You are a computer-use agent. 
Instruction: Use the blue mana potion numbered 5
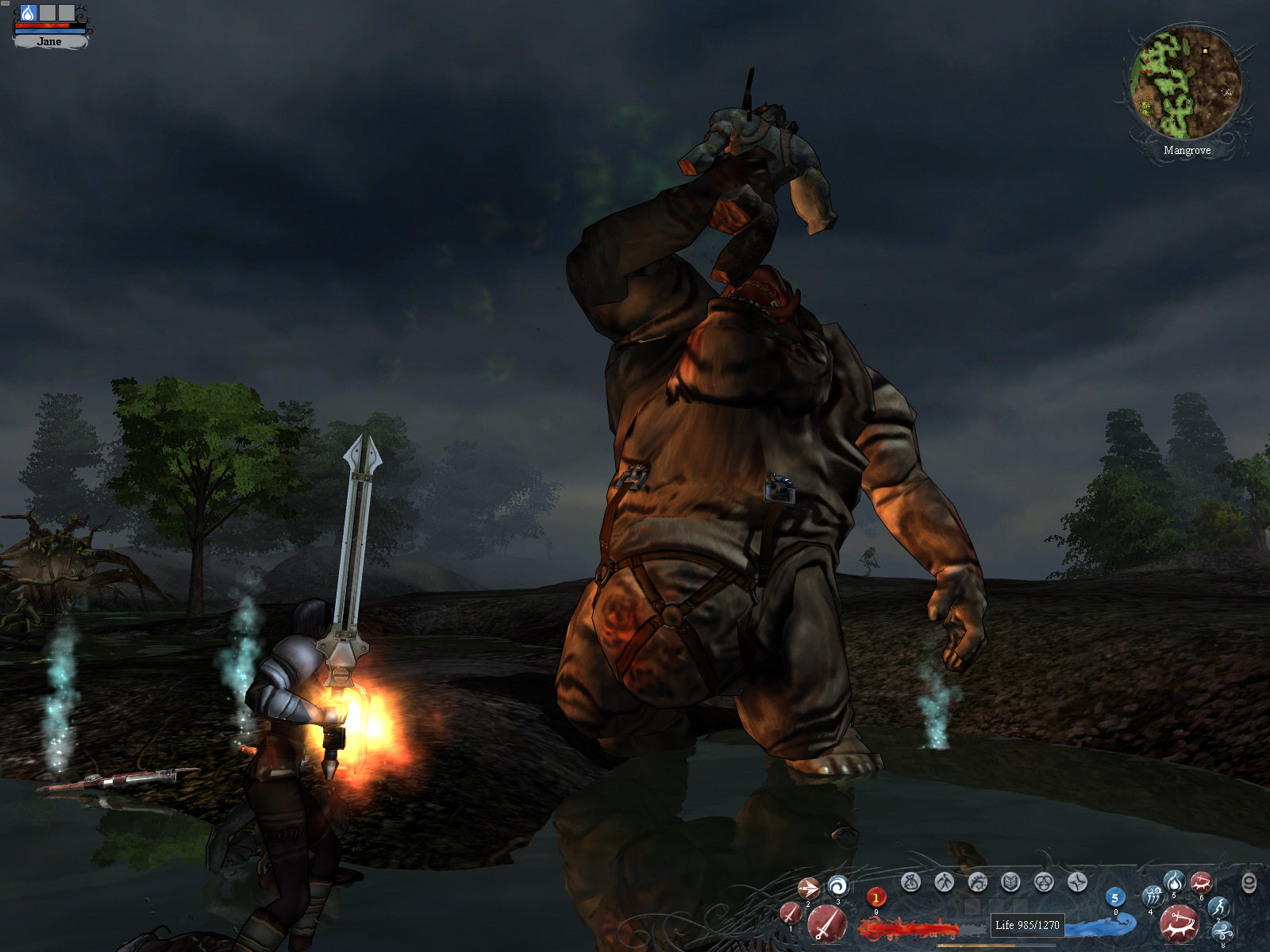pos(1114,897)
